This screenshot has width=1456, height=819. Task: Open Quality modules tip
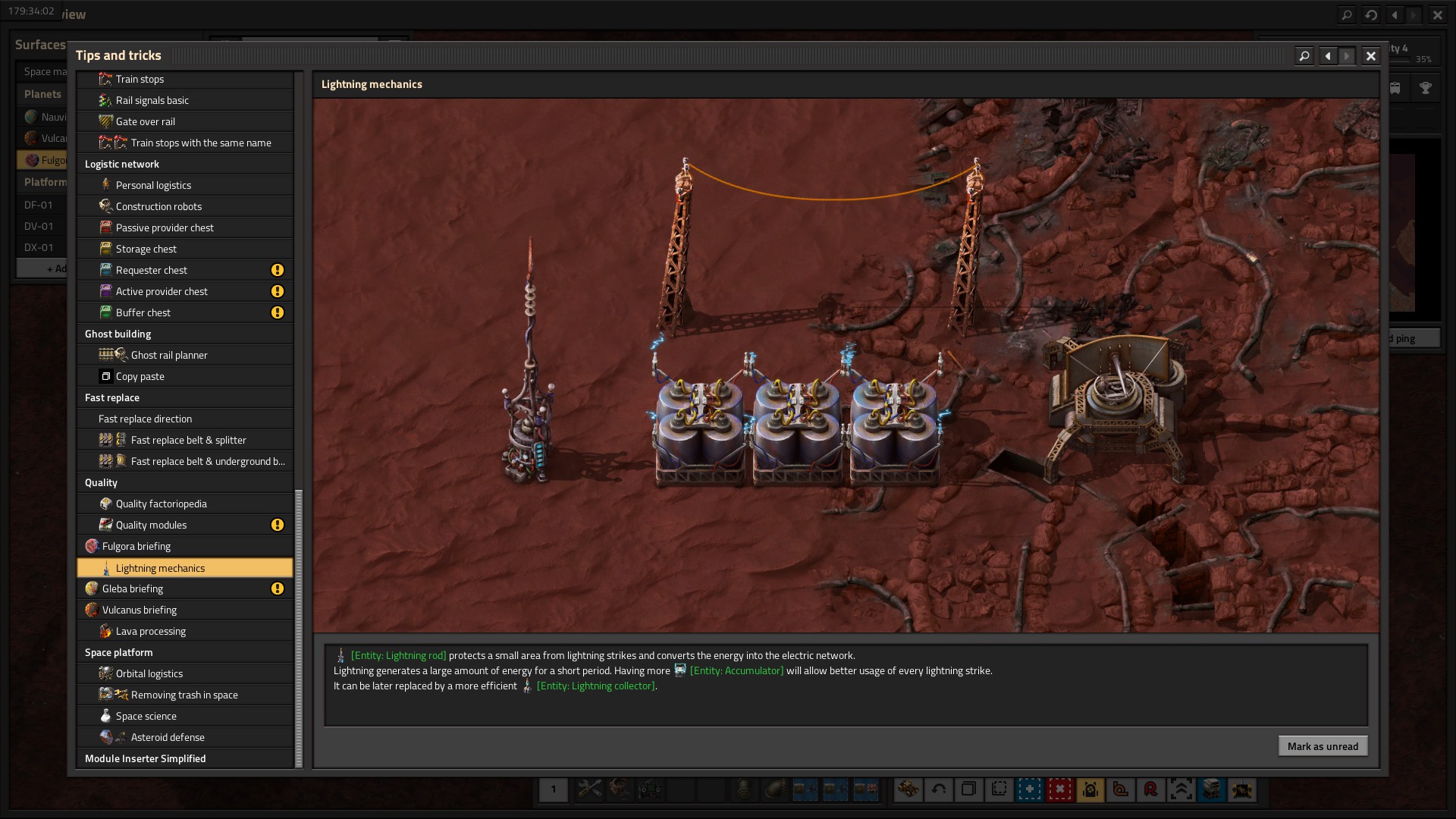(x=151, y=525)
